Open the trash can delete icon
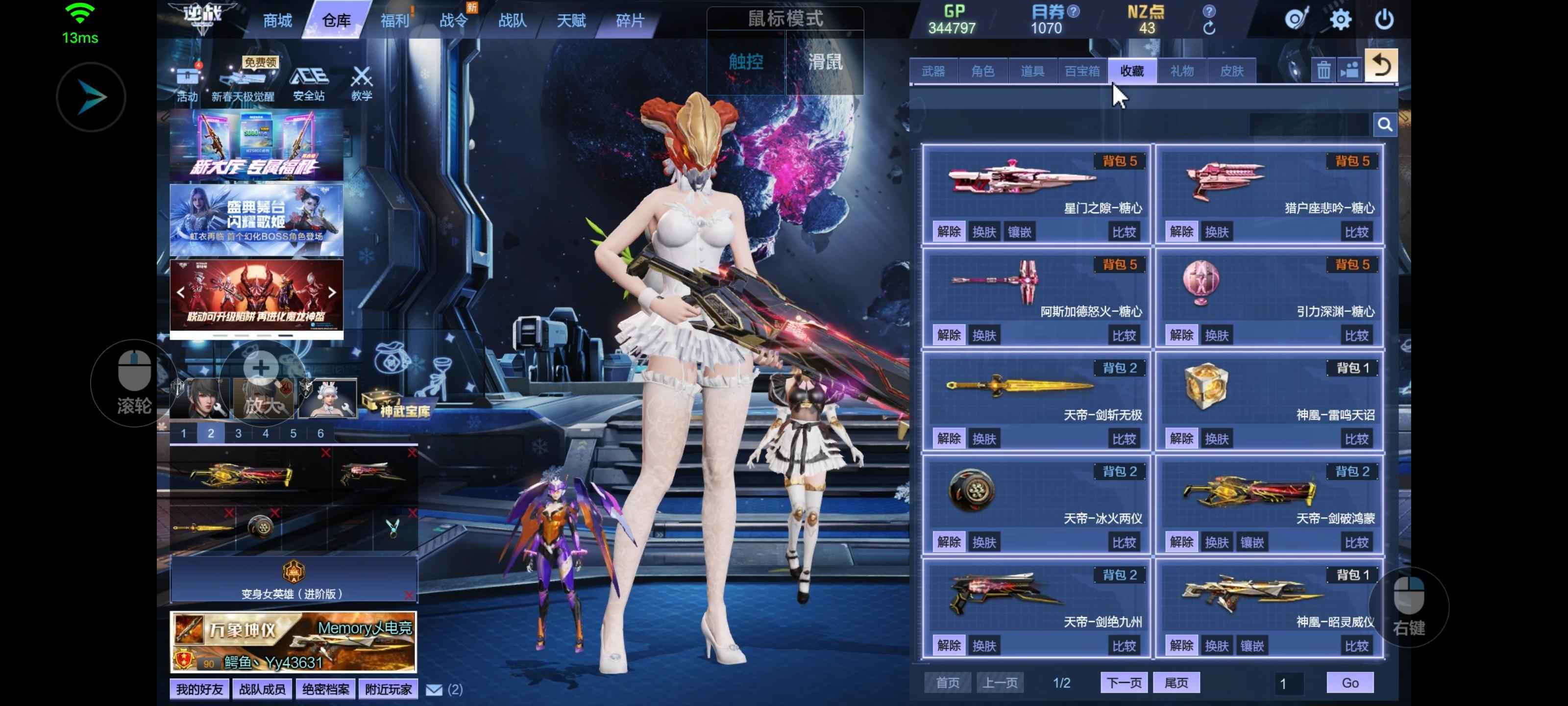1568x706 pixels. click(1323, 71)
